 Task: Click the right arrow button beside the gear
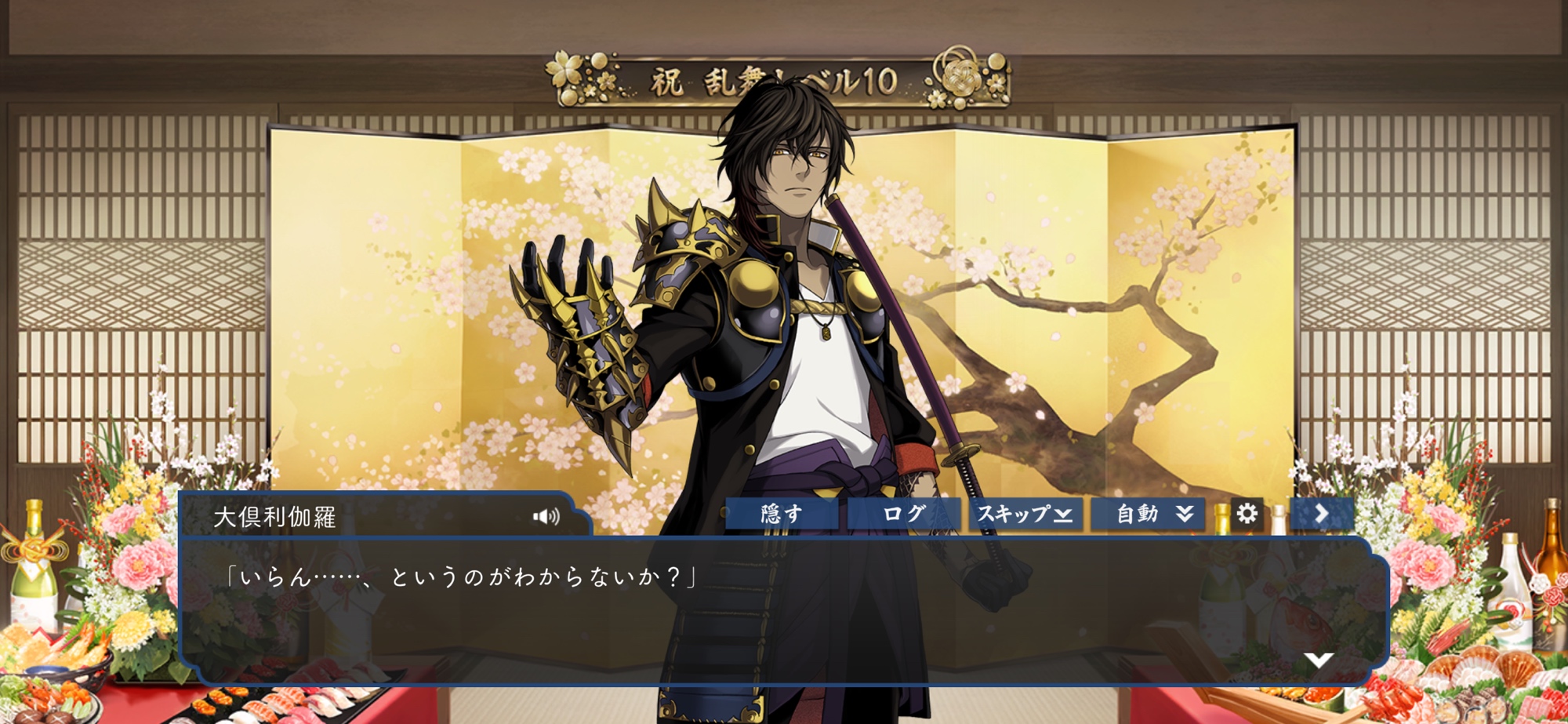pyautogui.click(x=1322, y=514)
